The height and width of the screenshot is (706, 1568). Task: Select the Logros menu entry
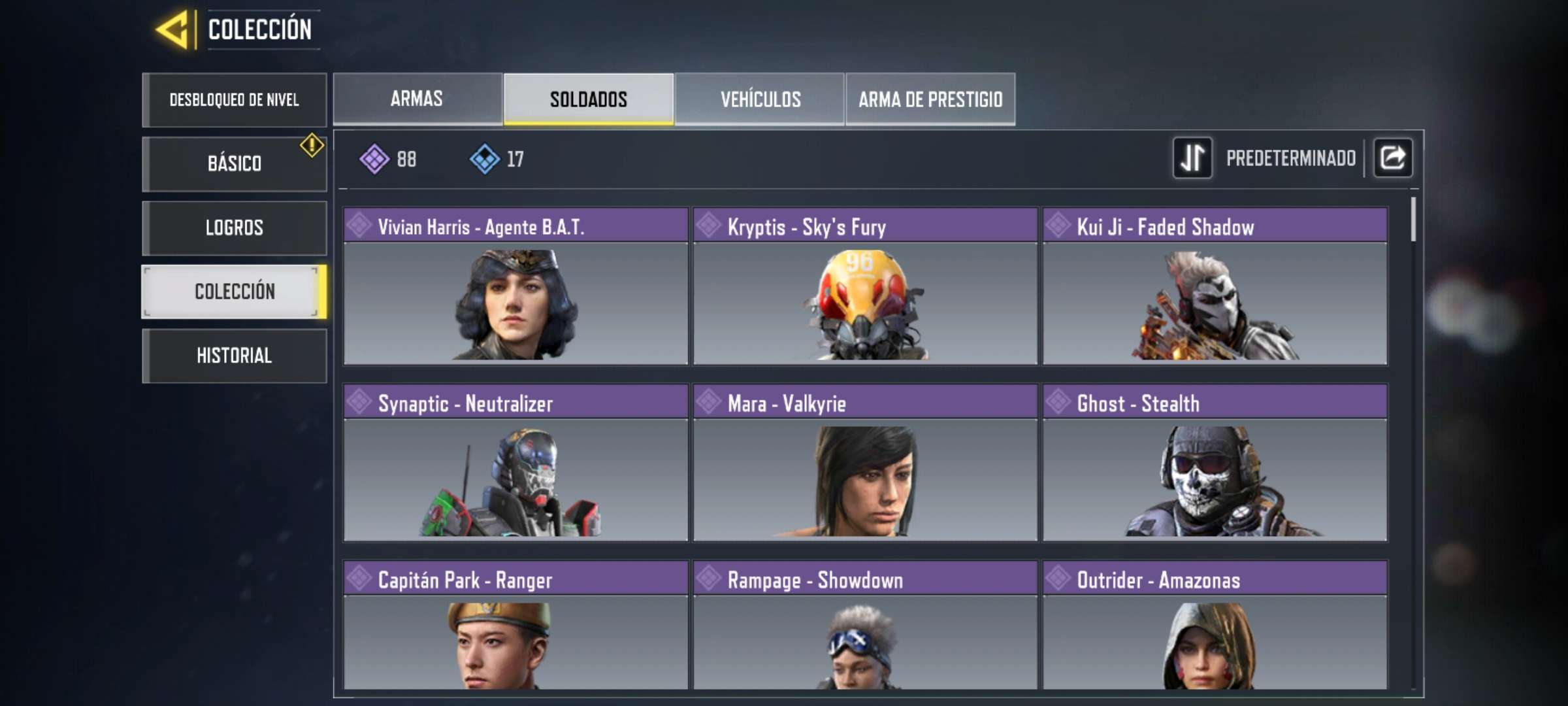[234, 227]
